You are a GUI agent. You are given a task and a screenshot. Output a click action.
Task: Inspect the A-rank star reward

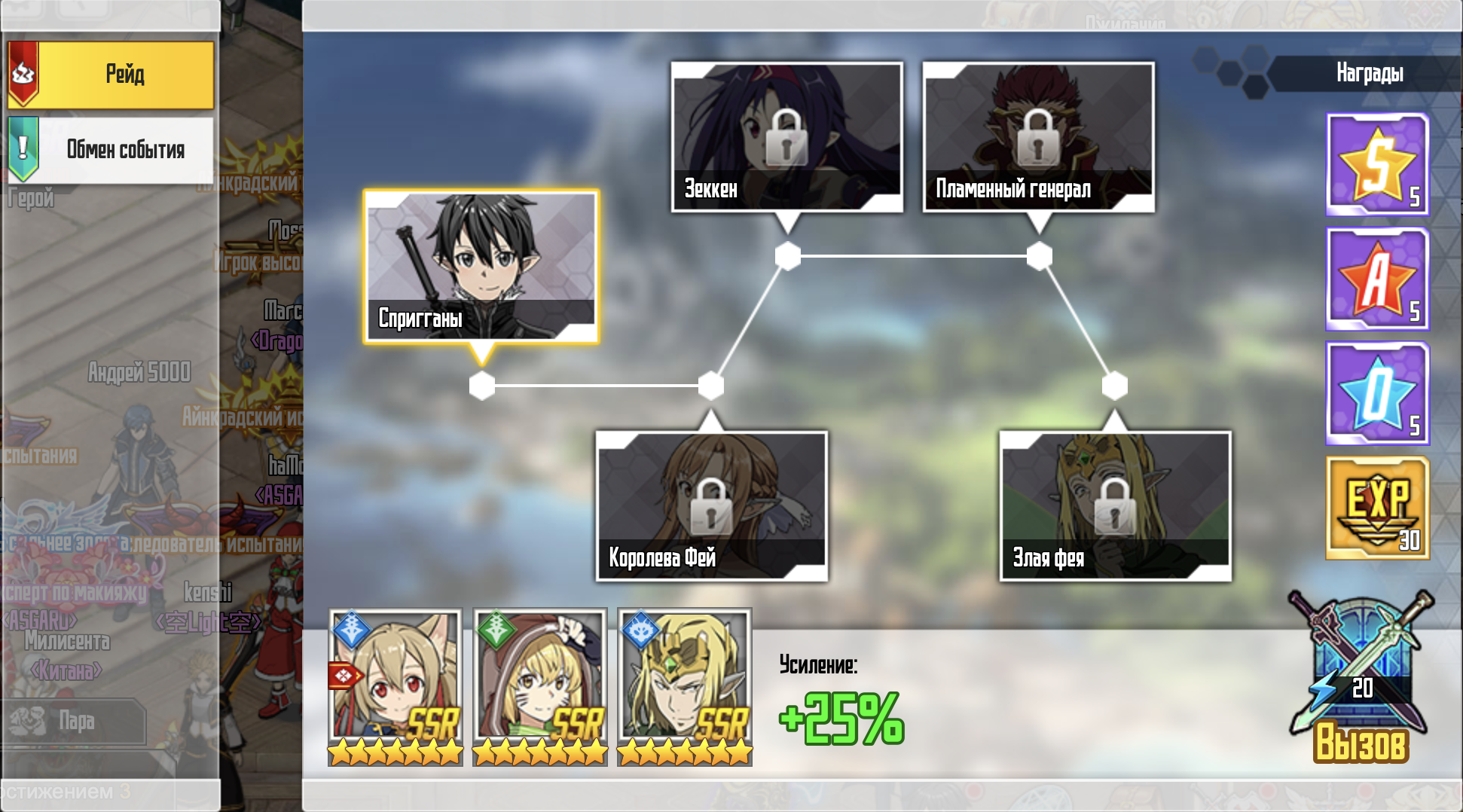(x=1377, y=279)
